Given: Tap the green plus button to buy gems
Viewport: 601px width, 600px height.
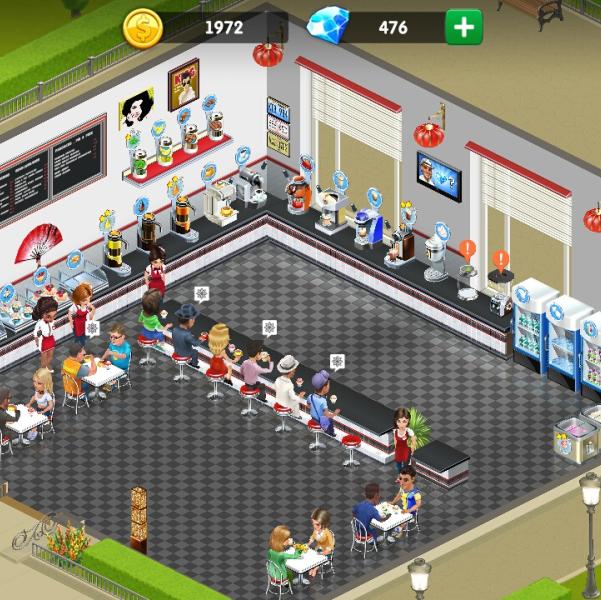Looking at the screenshot, I should click(x=463, y=27).
